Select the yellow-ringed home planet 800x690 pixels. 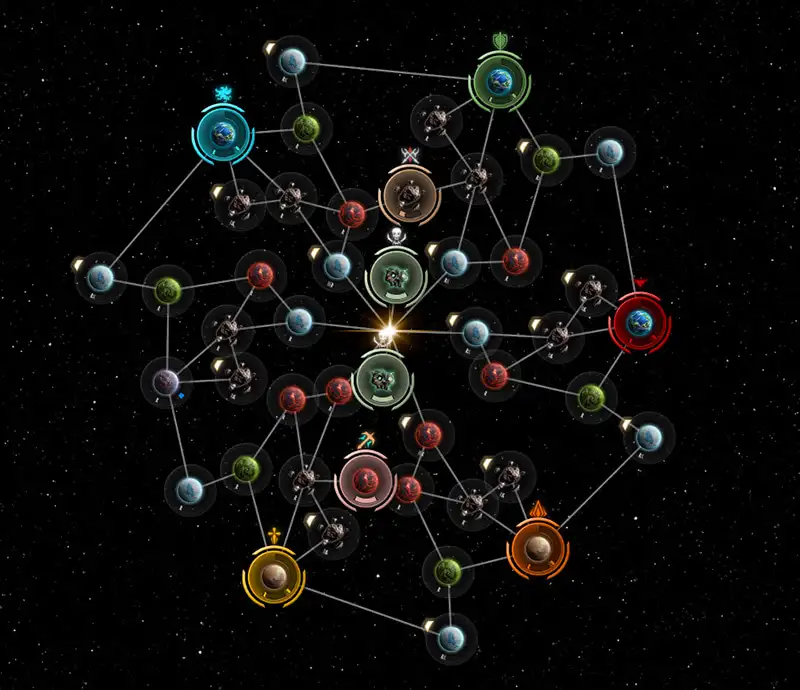[273, 575]
